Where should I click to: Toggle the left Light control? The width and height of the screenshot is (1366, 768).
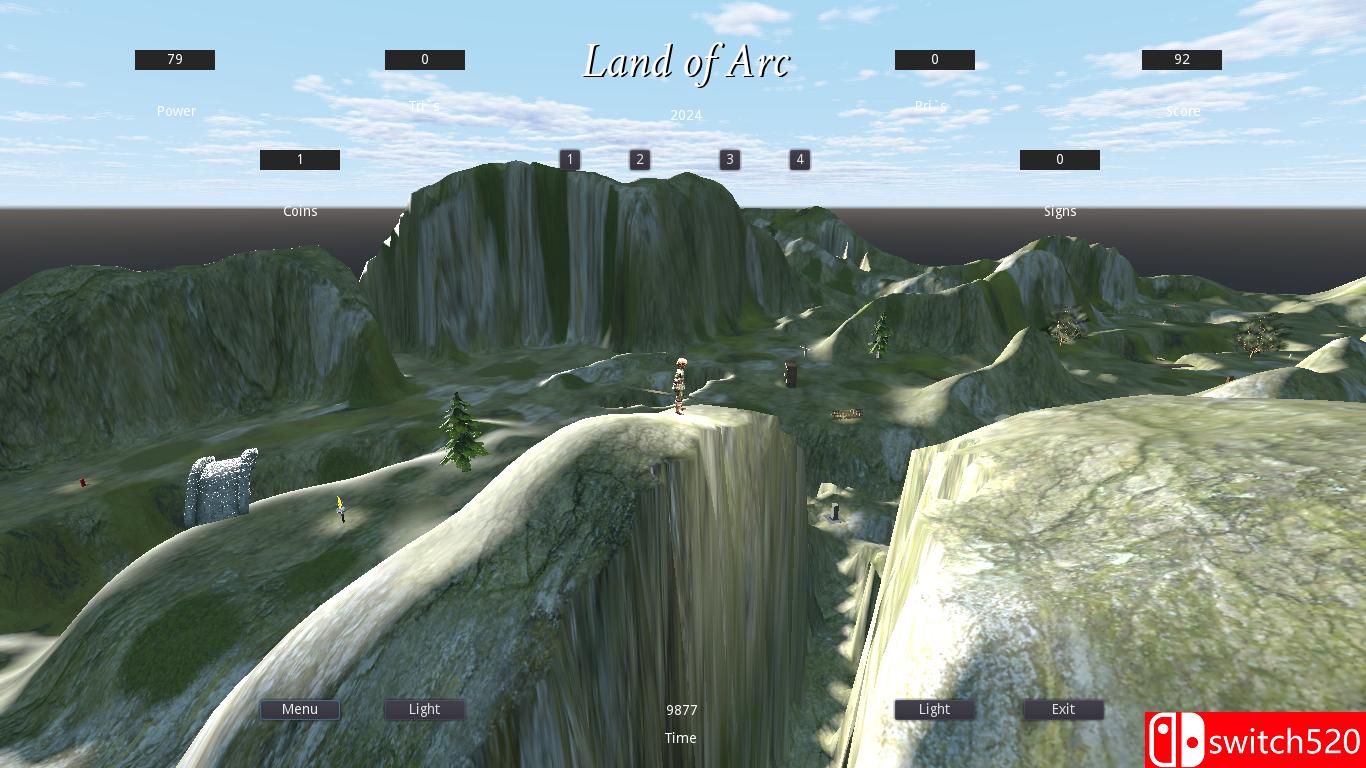(x=423, y=709)
